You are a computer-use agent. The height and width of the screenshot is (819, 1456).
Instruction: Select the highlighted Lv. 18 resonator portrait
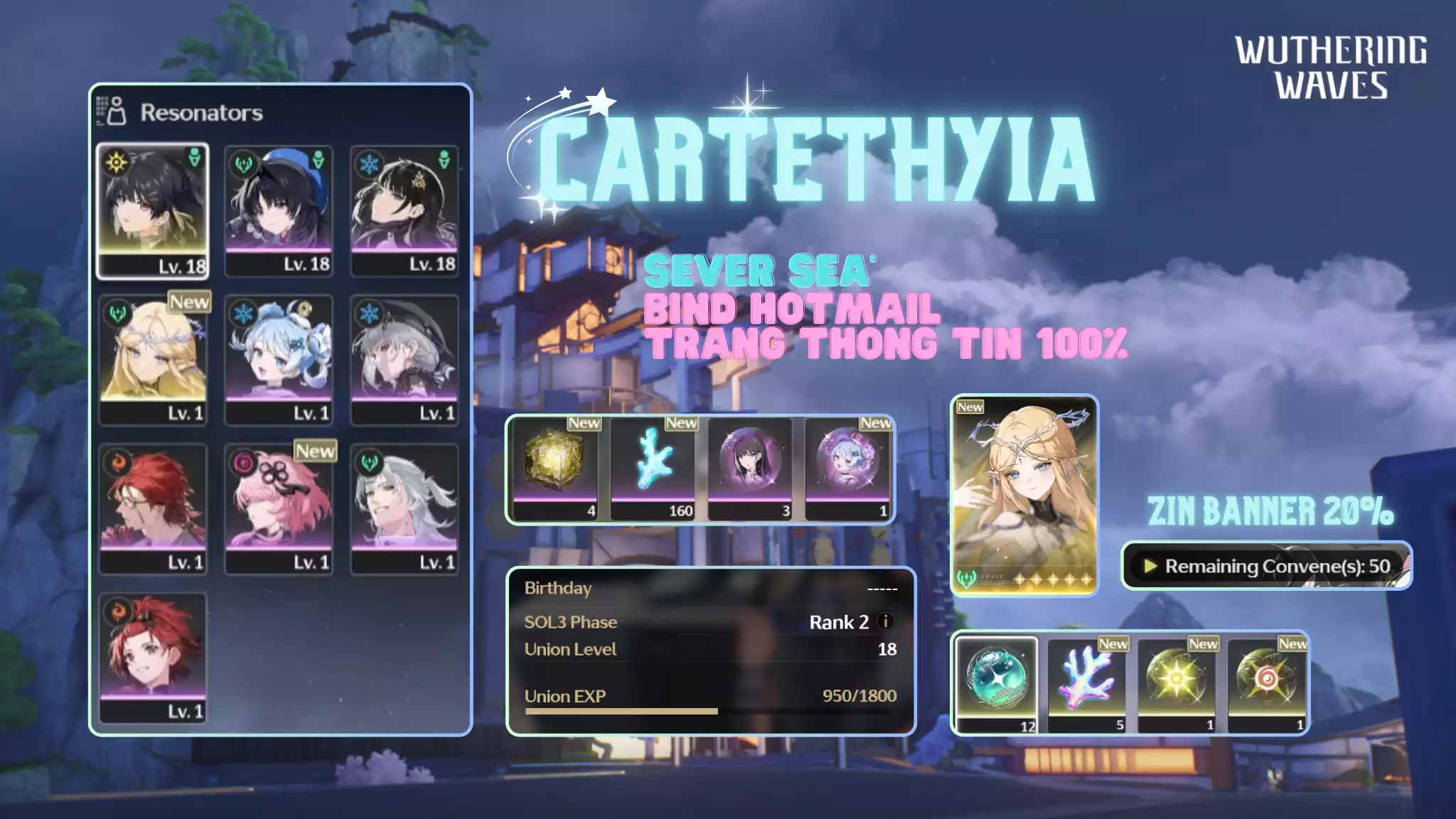click(x=154, y=206)
